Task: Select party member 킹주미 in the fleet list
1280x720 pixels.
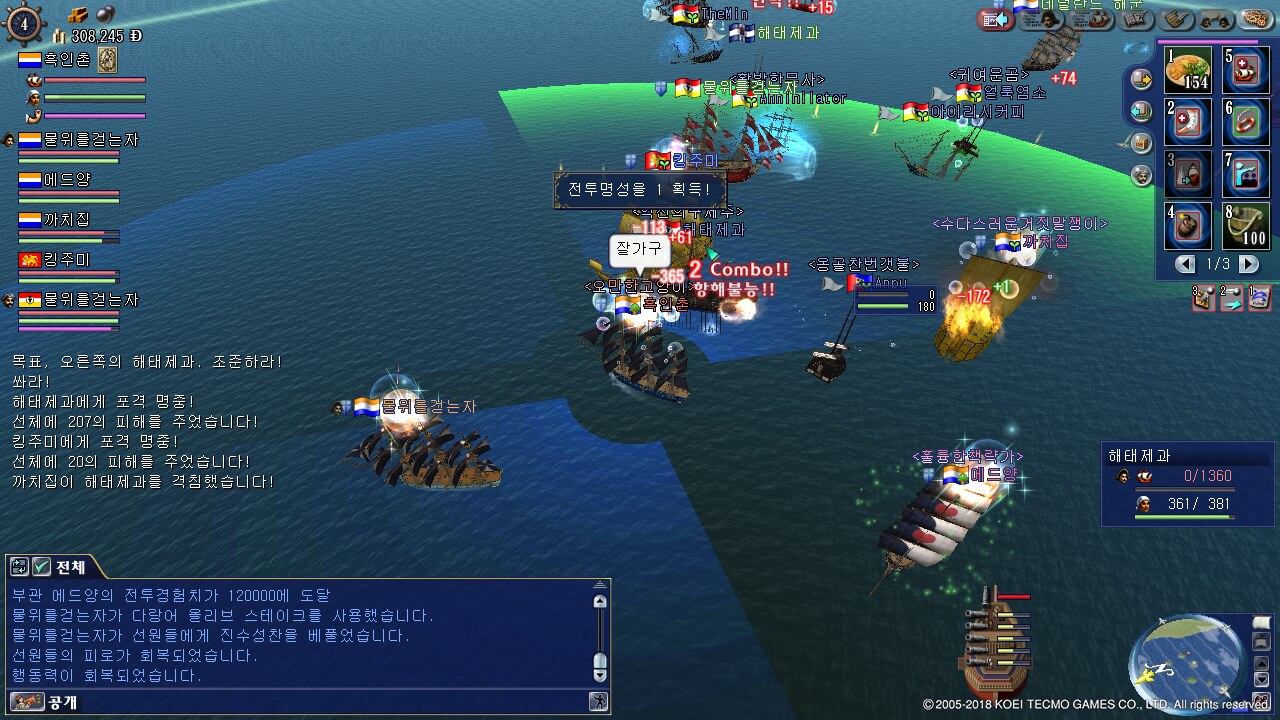Action: point(68,260)
